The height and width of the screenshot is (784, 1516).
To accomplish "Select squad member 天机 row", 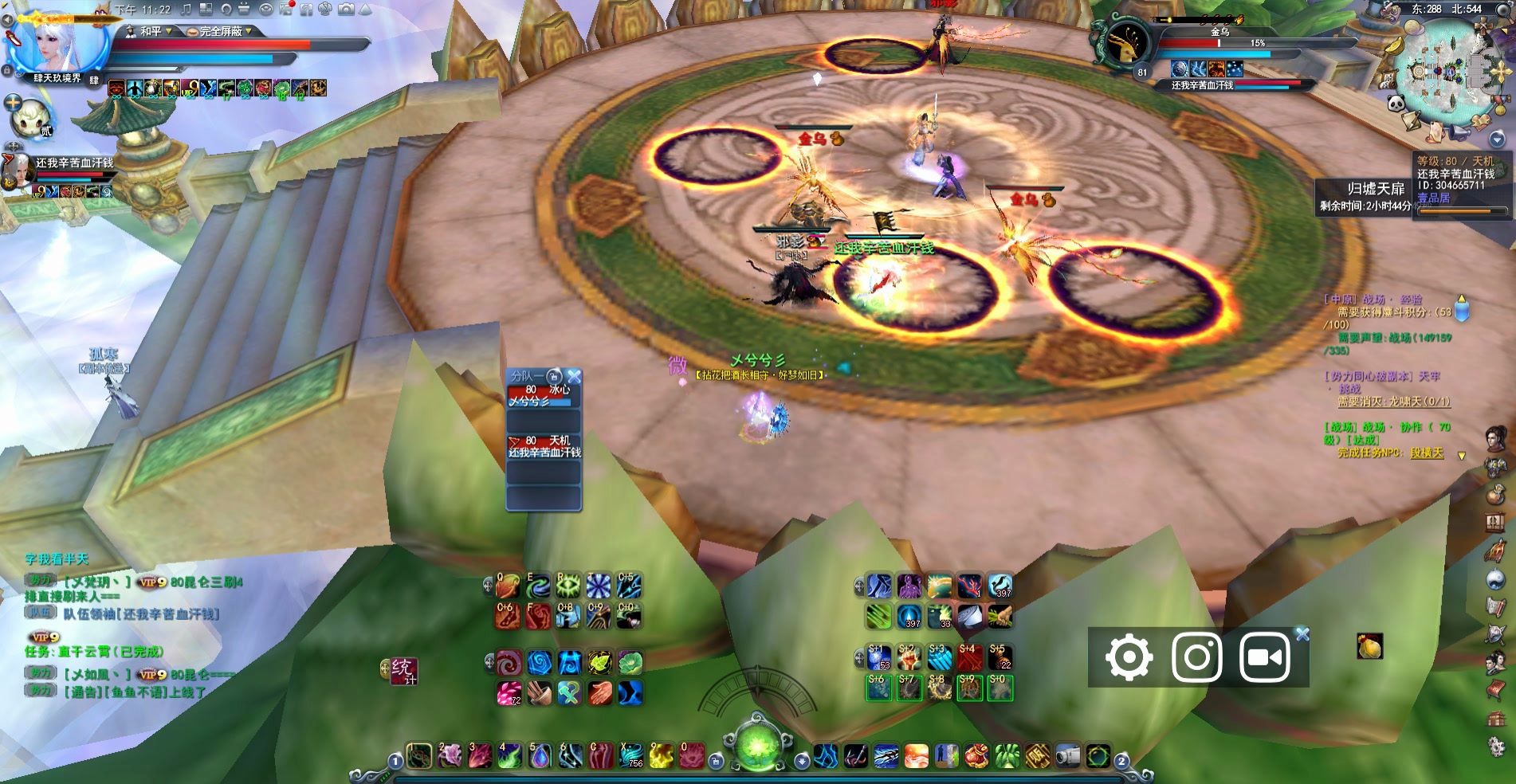I will click(x=544, y=446).
